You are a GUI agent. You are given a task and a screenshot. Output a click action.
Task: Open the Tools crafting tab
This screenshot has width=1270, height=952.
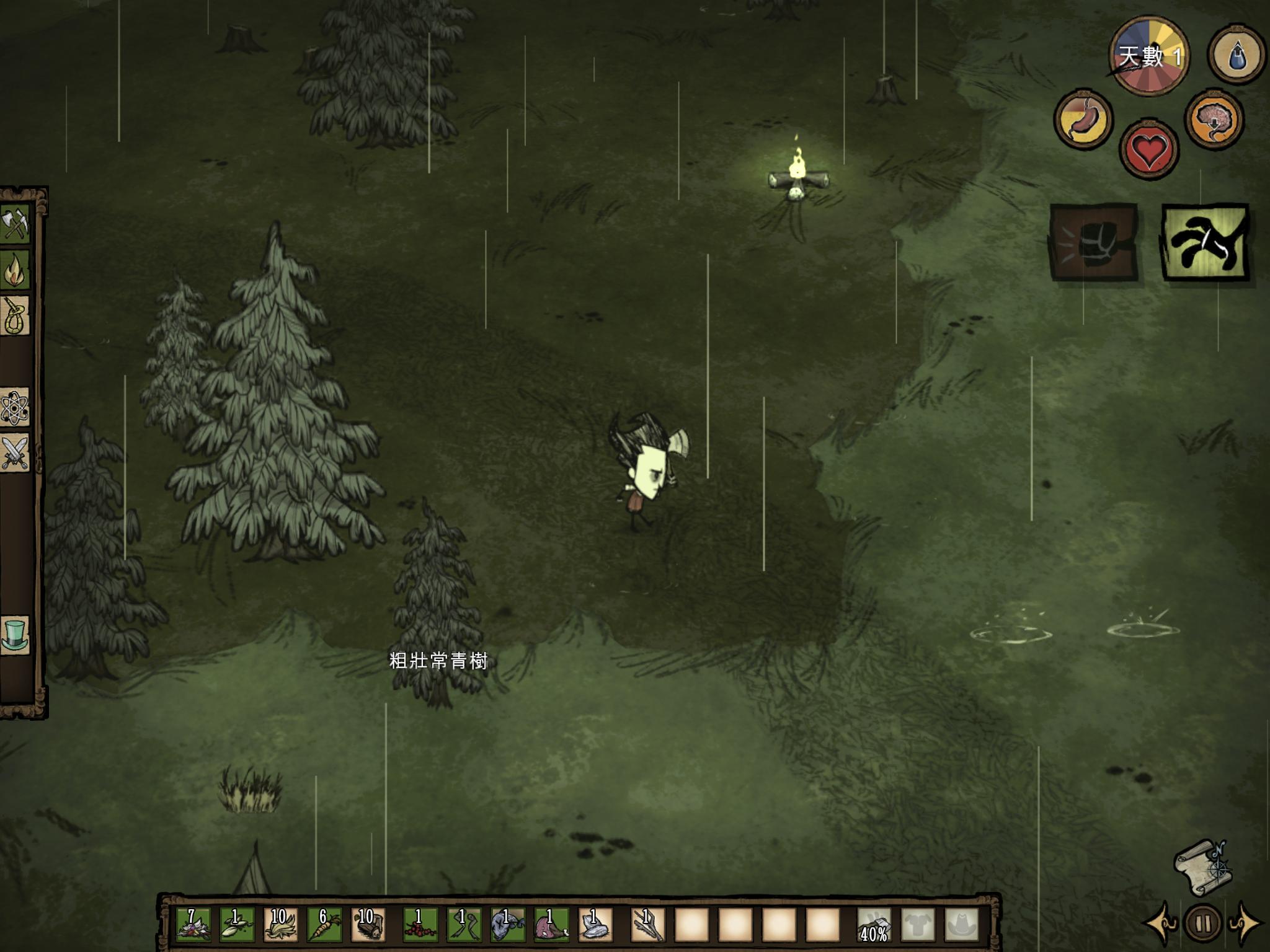coord(16,223)
